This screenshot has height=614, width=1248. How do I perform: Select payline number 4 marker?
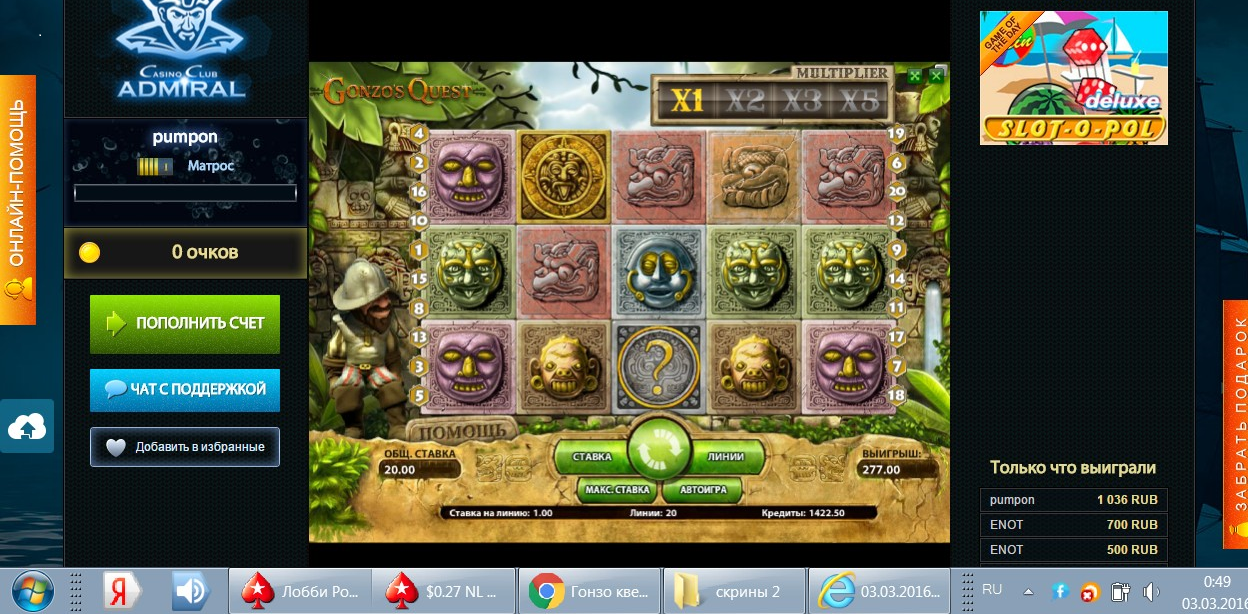(419, 133)
